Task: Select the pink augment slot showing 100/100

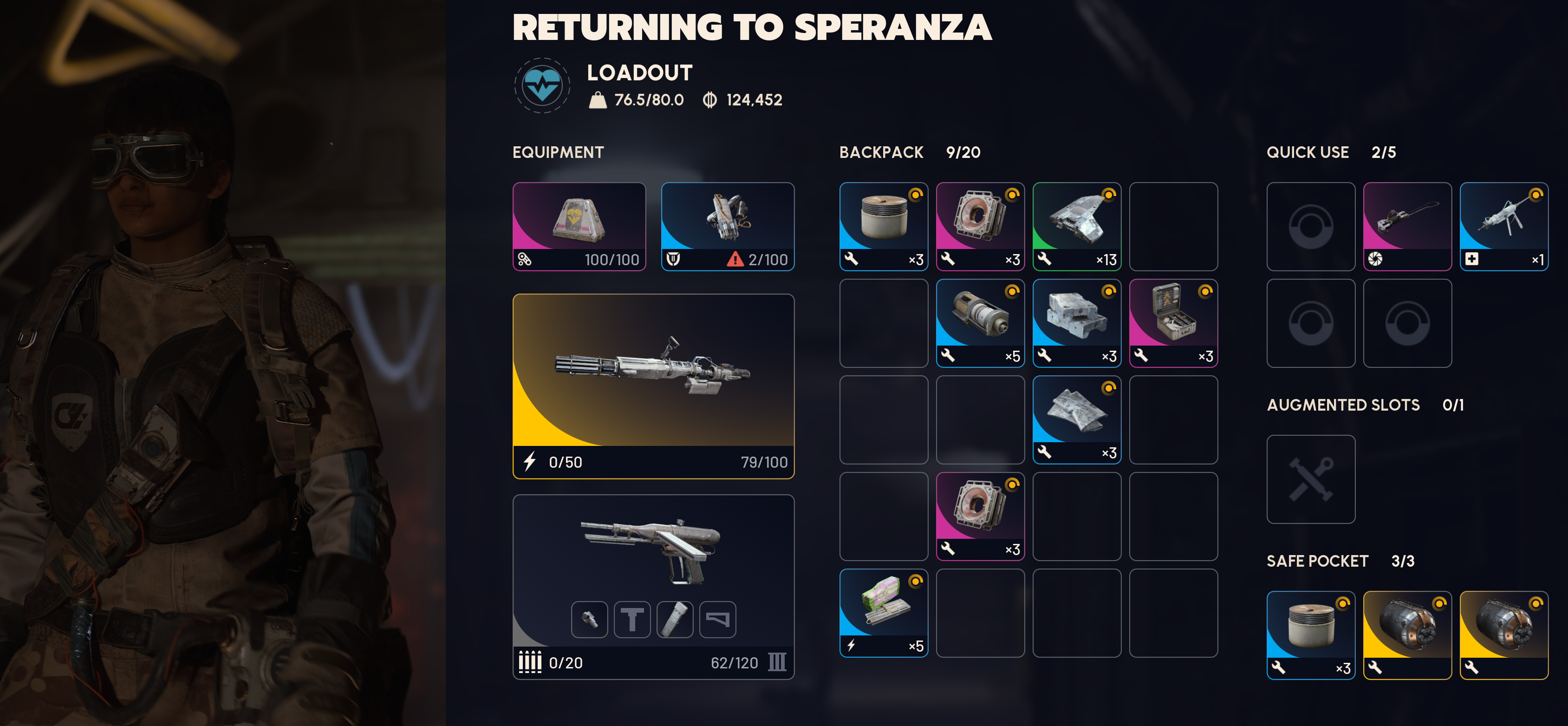Action: (x=579, y=226)
